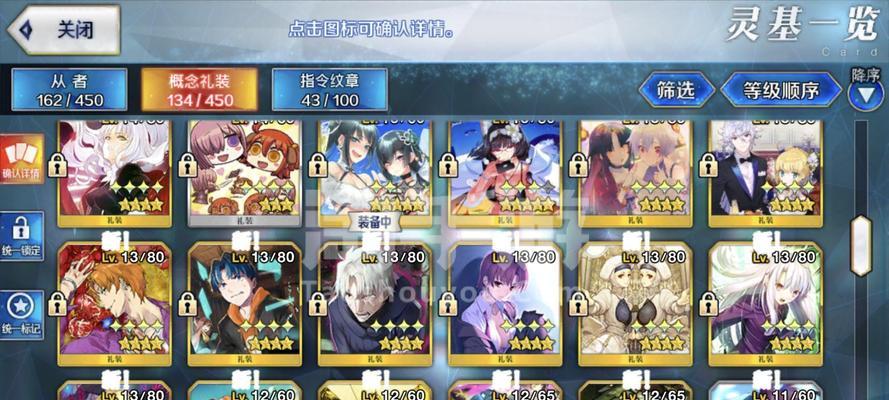The image size is (889, 400).
Task: Change the 等级顺序 sort order
Action: pyautogui.click(x=781, y=90)
